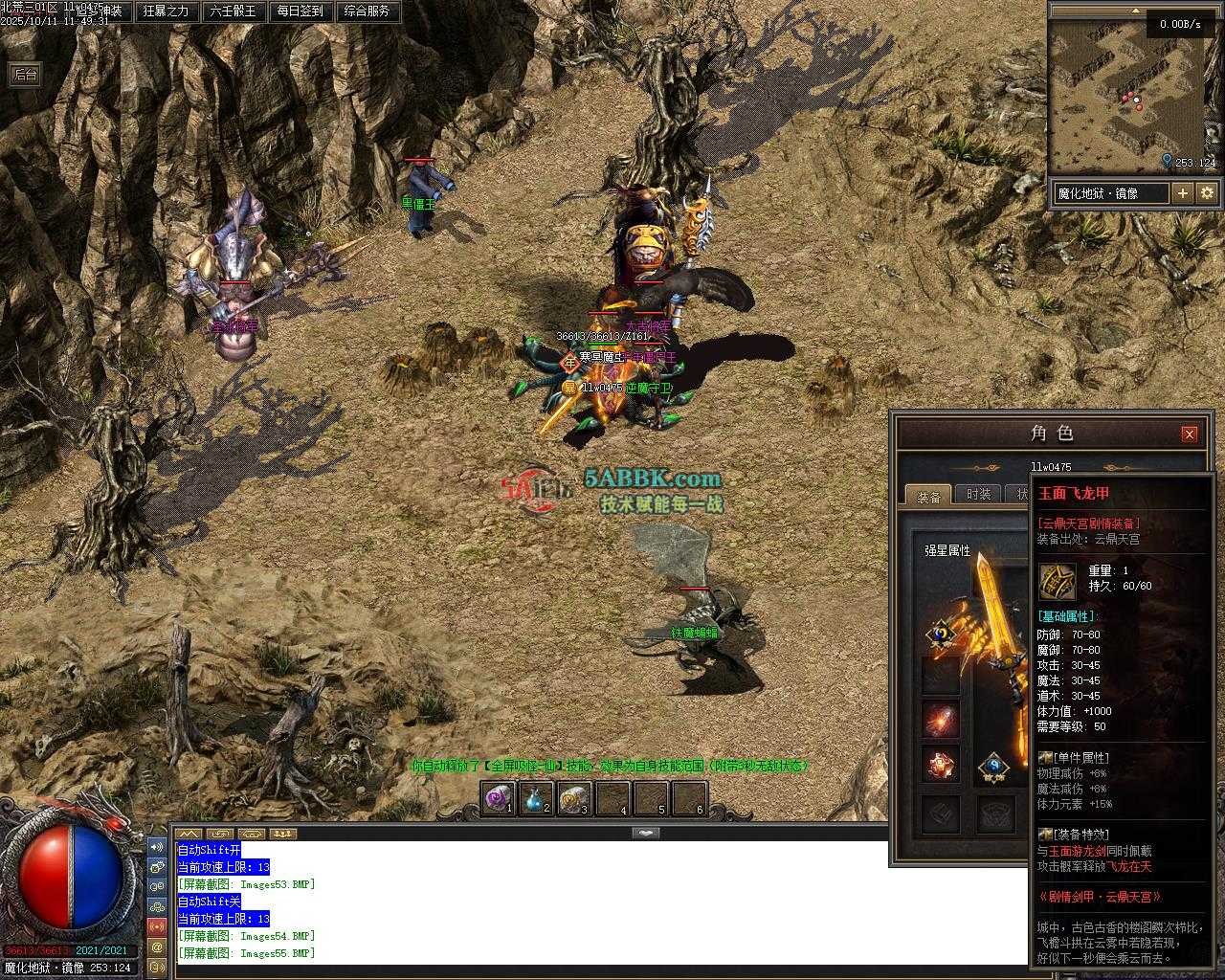Click the minimap plus button
This screenshot has width=1225, height=980.
(1183, 193)
